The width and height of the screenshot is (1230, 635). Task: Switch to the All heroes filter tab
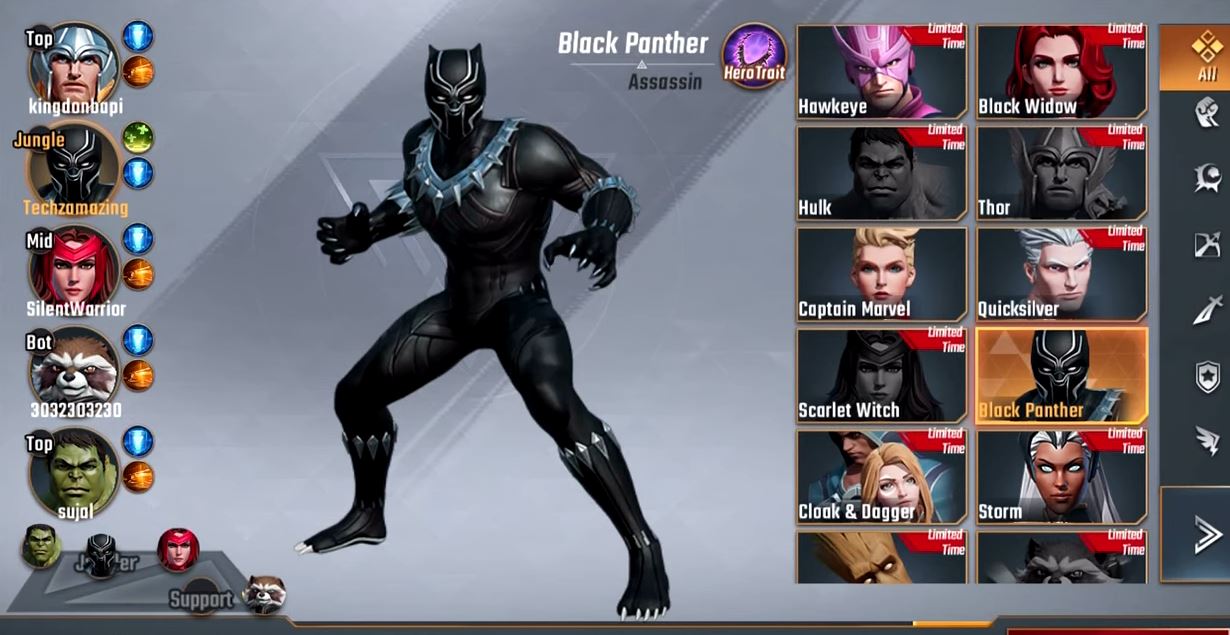click(1207, 55)
